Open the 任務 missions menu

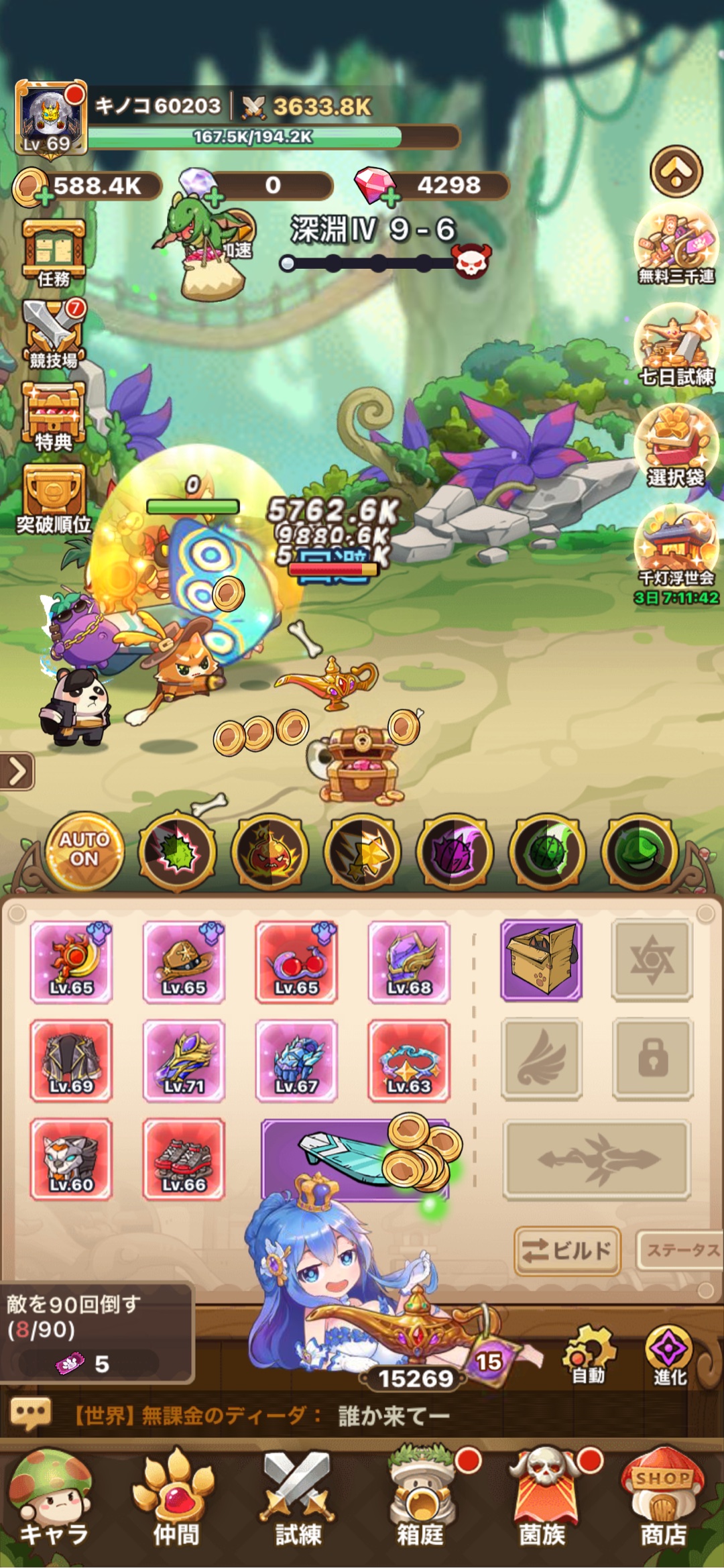click(x=54, y=253)
